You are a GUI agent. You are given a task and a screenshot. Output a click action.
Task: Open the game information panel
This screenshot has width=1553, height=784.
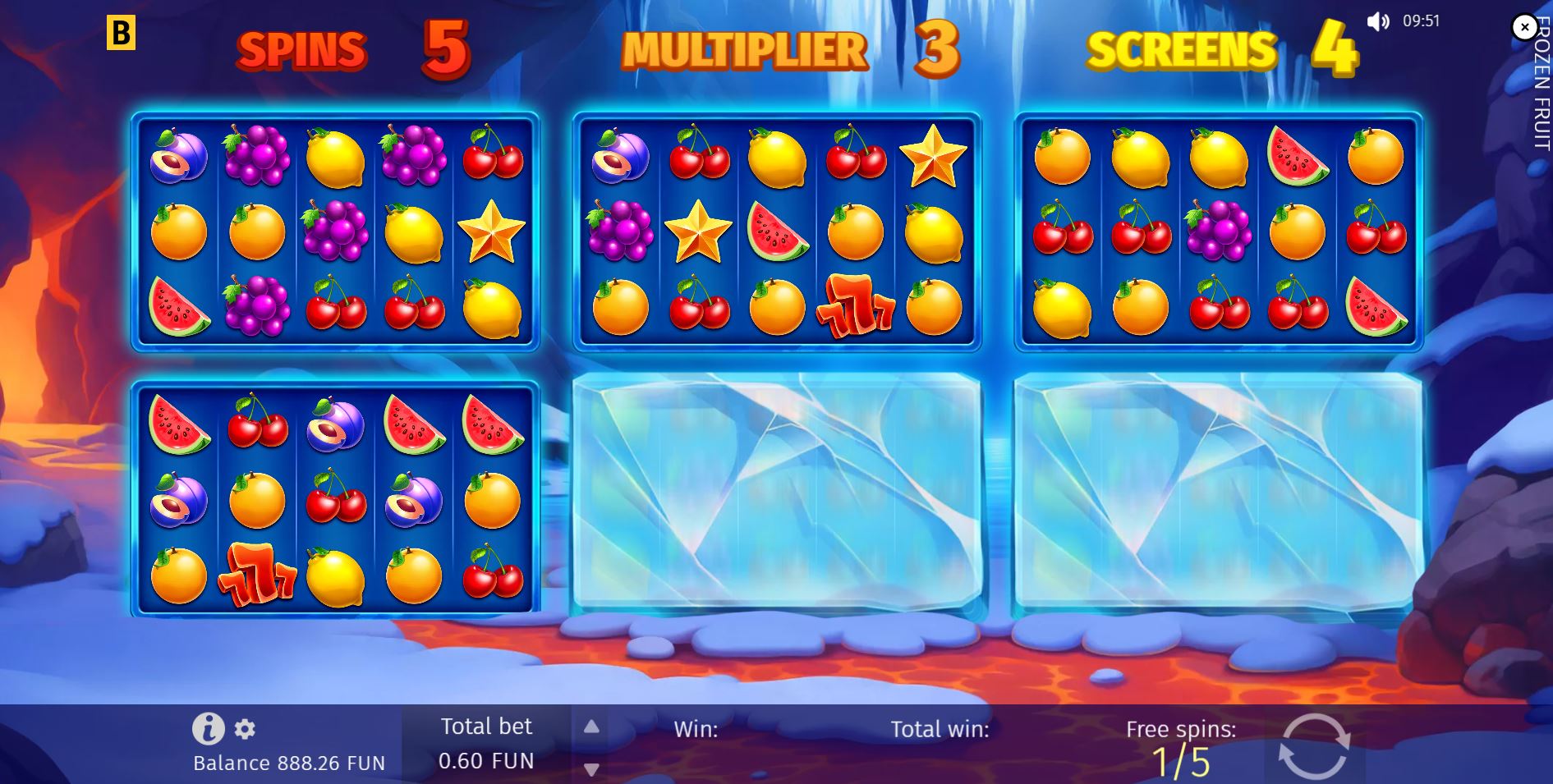pos(207,728)
